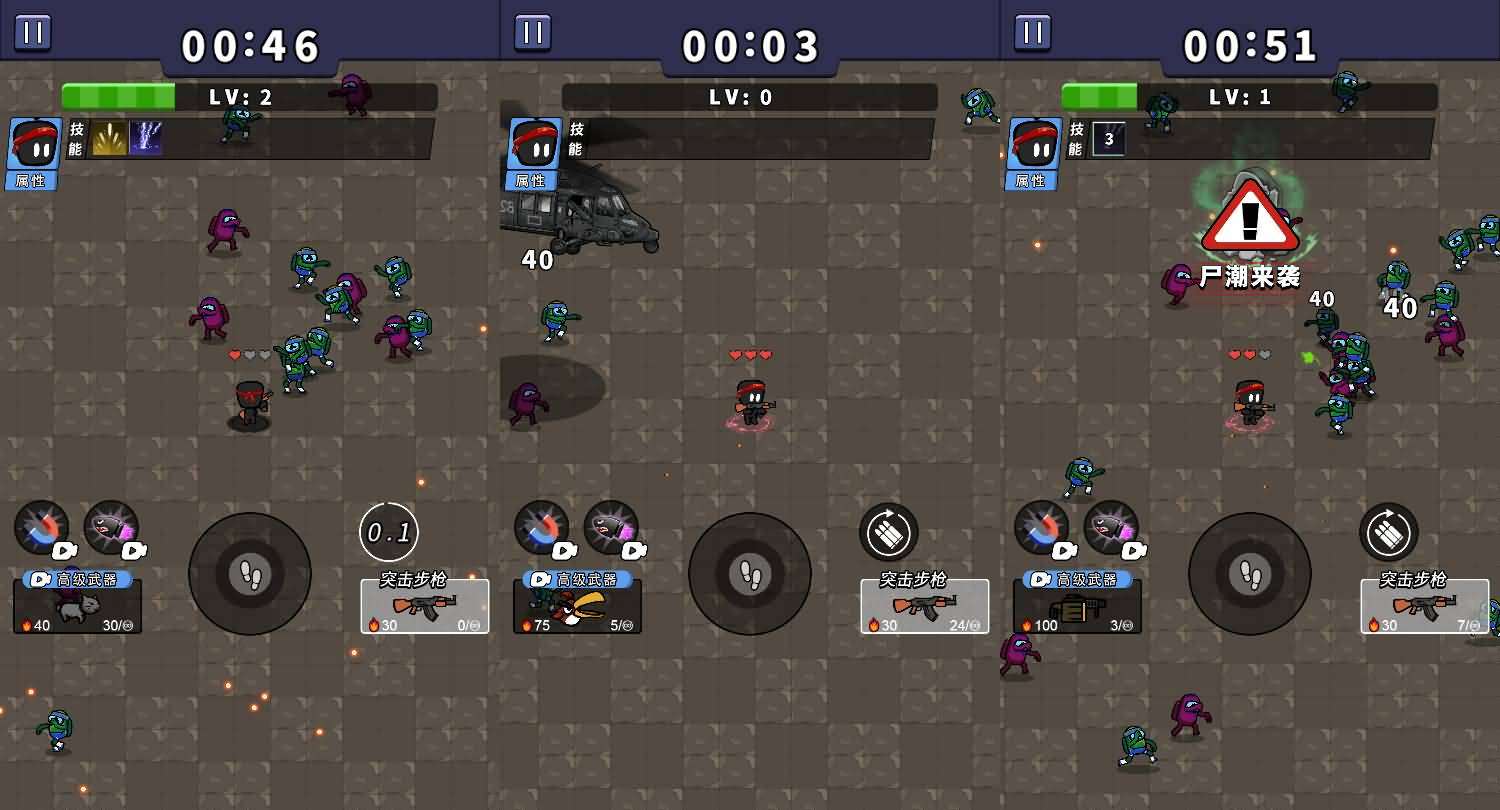Tap the ad play button on 高级武器 banner
The width and height of the screenshot is (1500, 810).
(42, 580)
